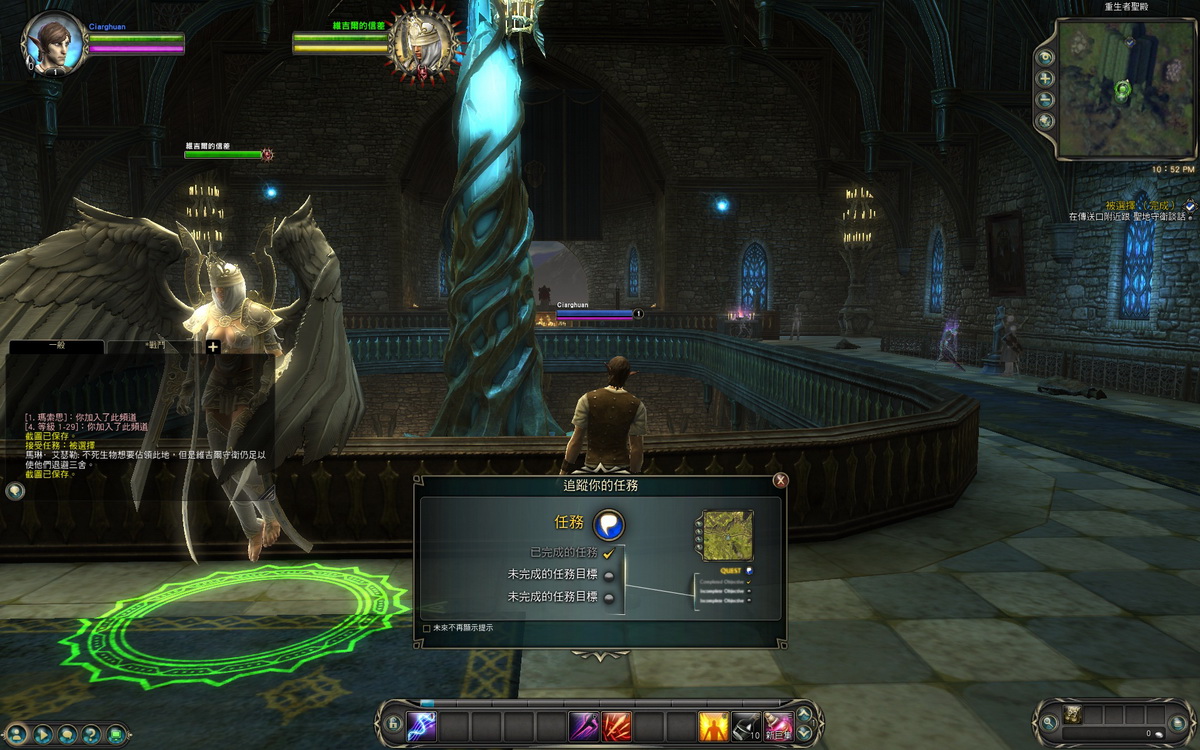Viewport: 1200px width, 750px height.
Task: Tick the 'don't show tips again' checkbox
Action: tap(427, 629)
